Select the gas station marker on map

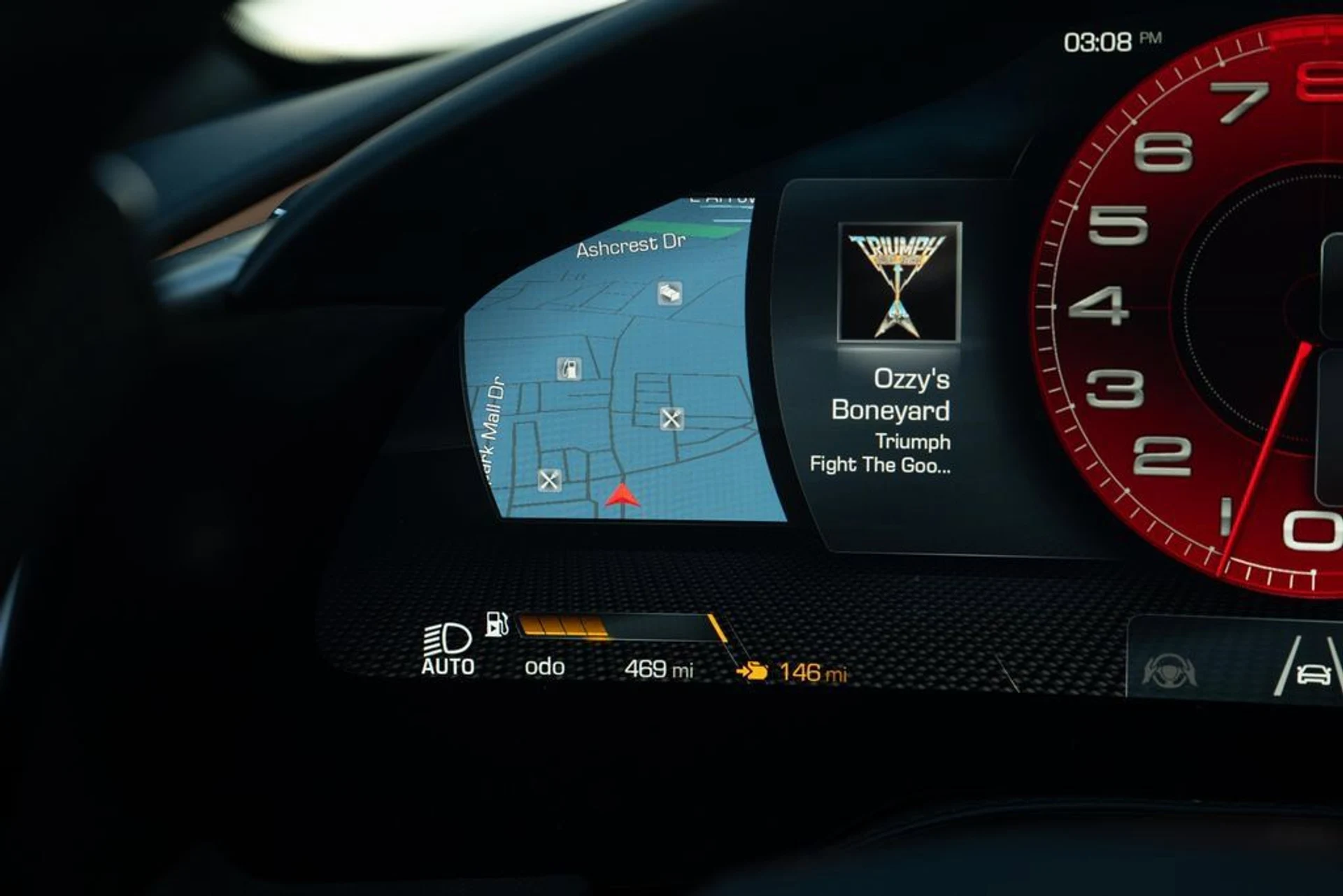pyautogui.click(x=569, y=368)
